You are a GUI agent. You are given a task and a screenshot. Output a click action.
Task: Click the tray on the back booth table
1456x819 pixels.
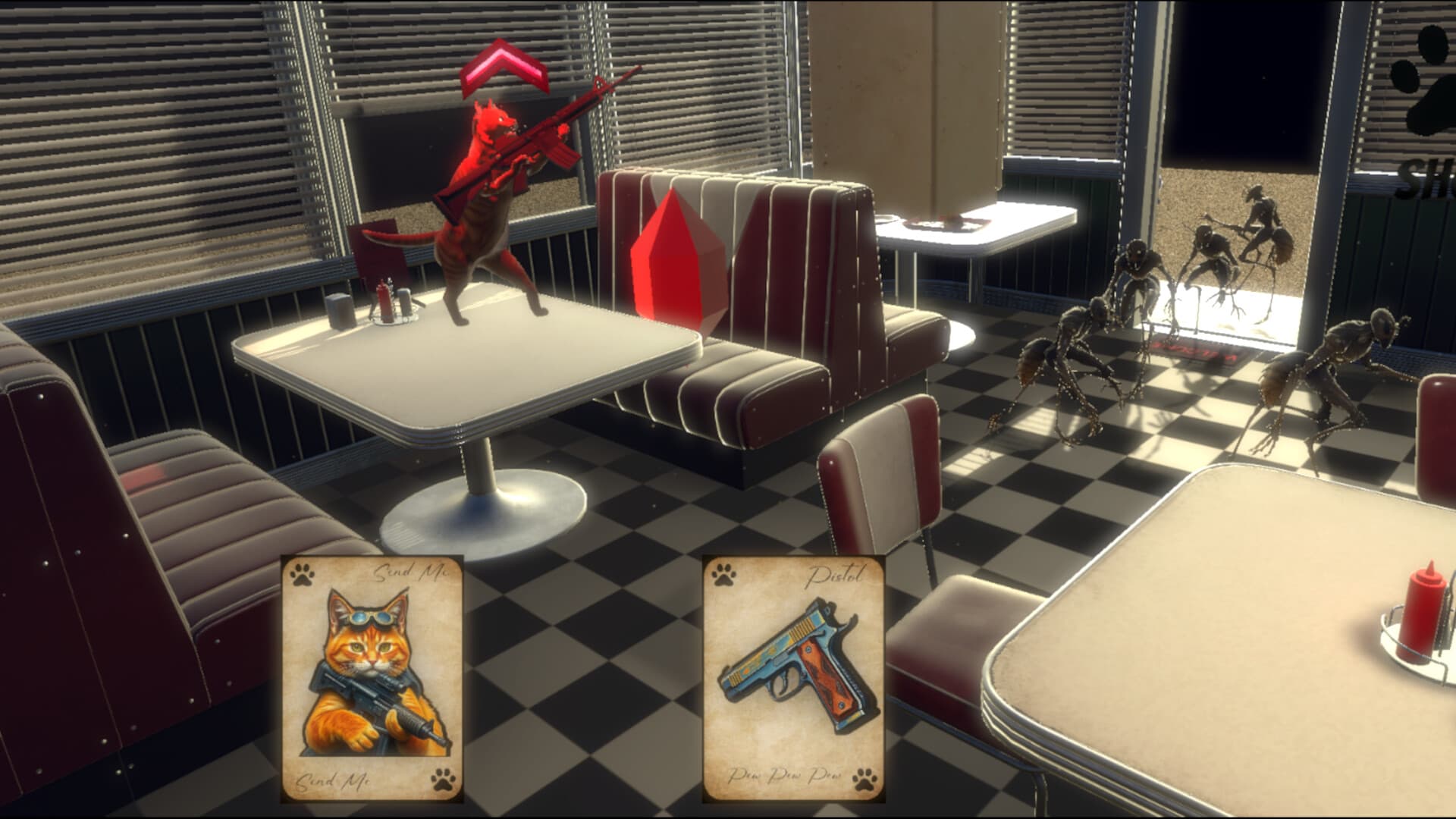click(944, 224)
